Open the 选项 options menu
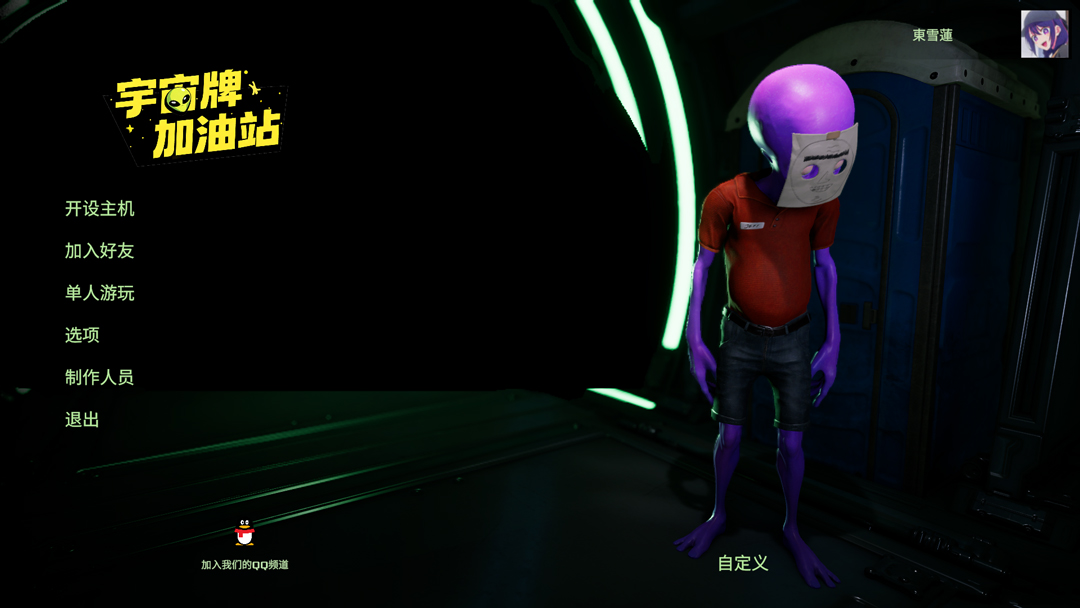This screenshot has width=1080, height=608. pyautogui.click(x=82, y=335)
